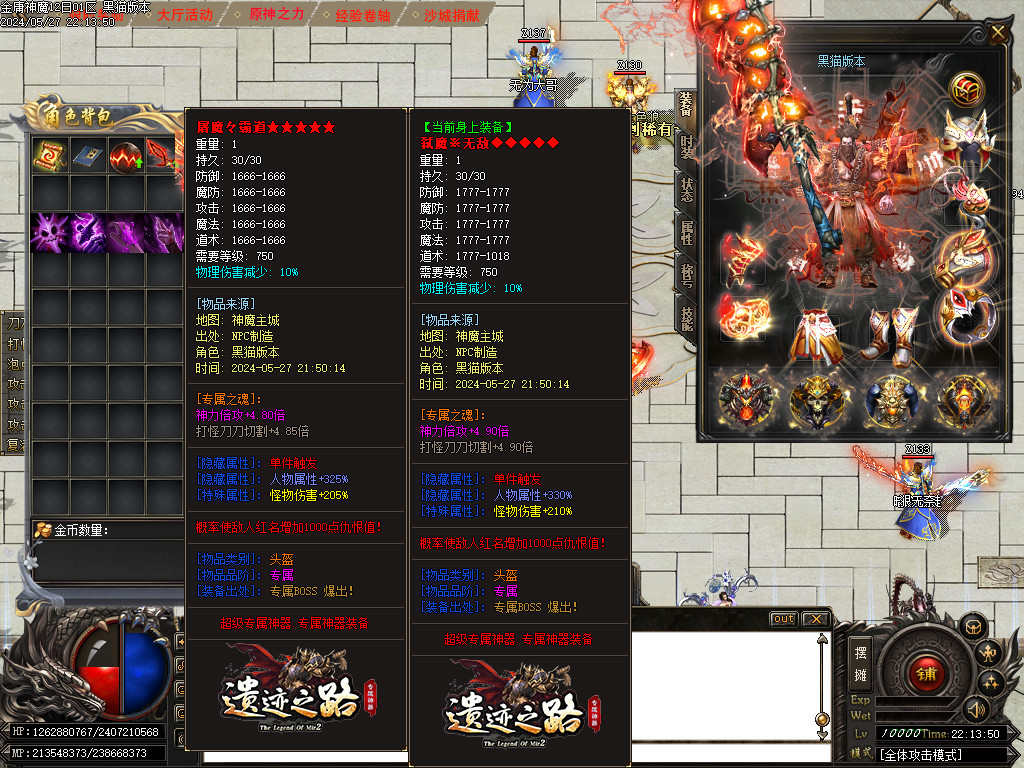
Task: Switch to the 称号 title tab
Action: [x=686, y=276]
